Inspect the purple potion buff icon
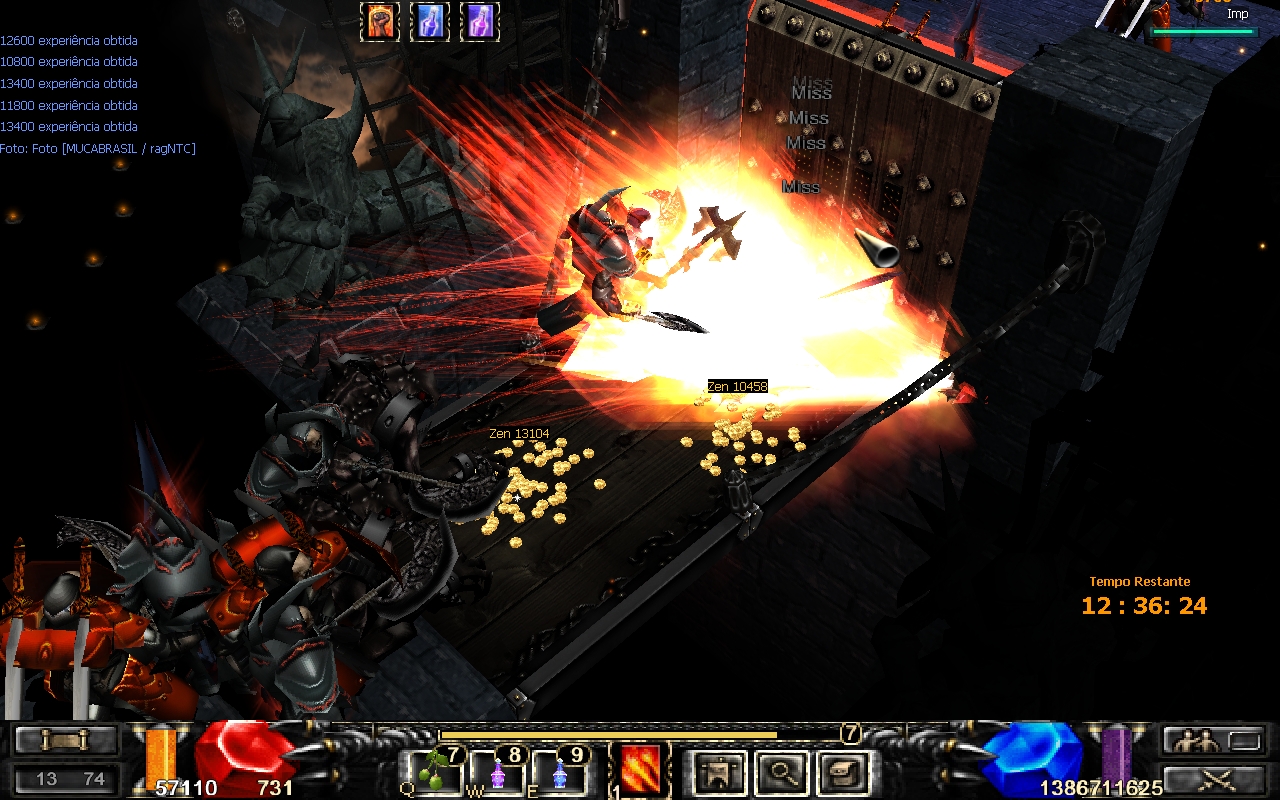The height and width of the screenshot is (800, 1280). [480, 22]
